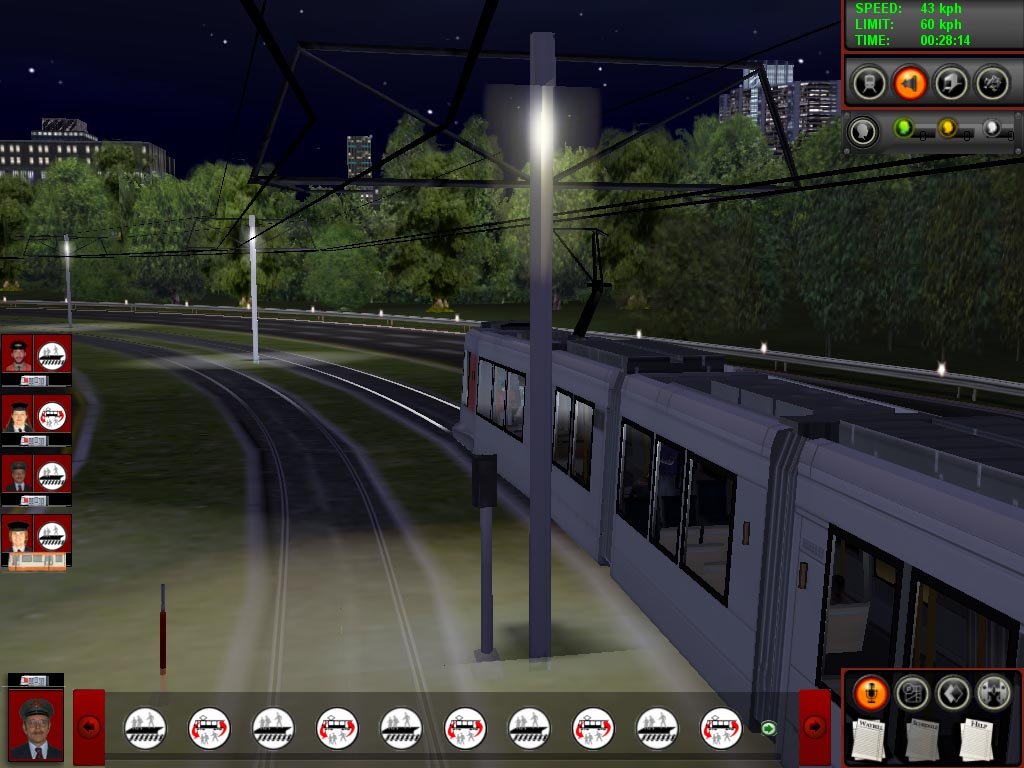
Task: Click the diamond shapes icon button
Action: (952, 692)
